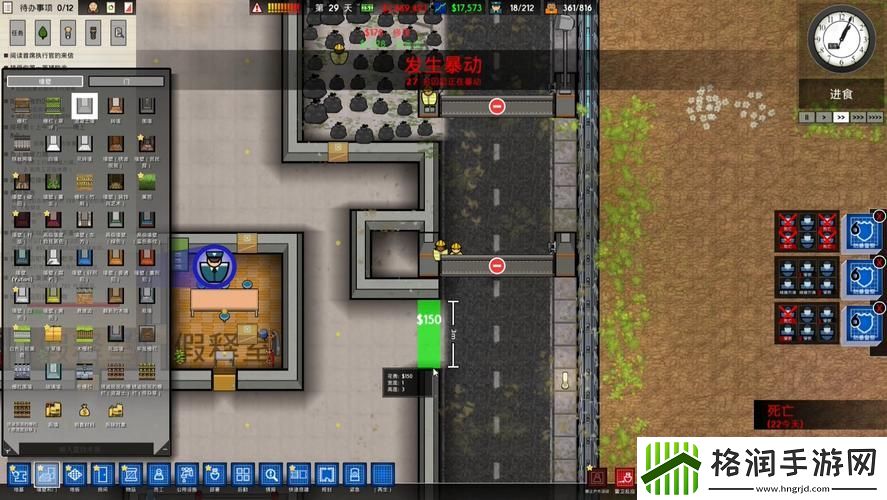Open the 公用设施 (utilities) faucet menu

[x=186, y=475]
